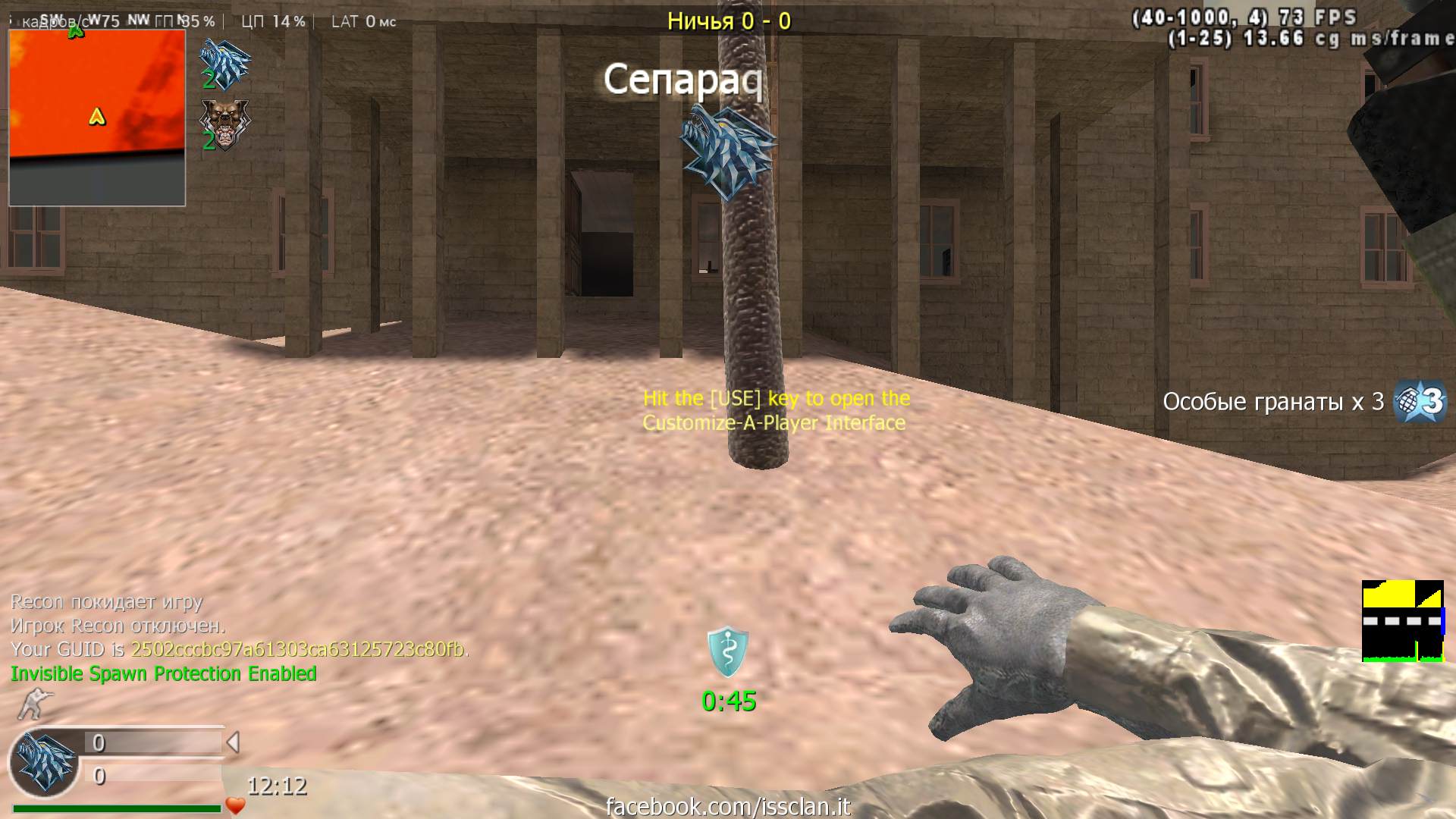Click the teal medic shield icon

coord(728,651)
